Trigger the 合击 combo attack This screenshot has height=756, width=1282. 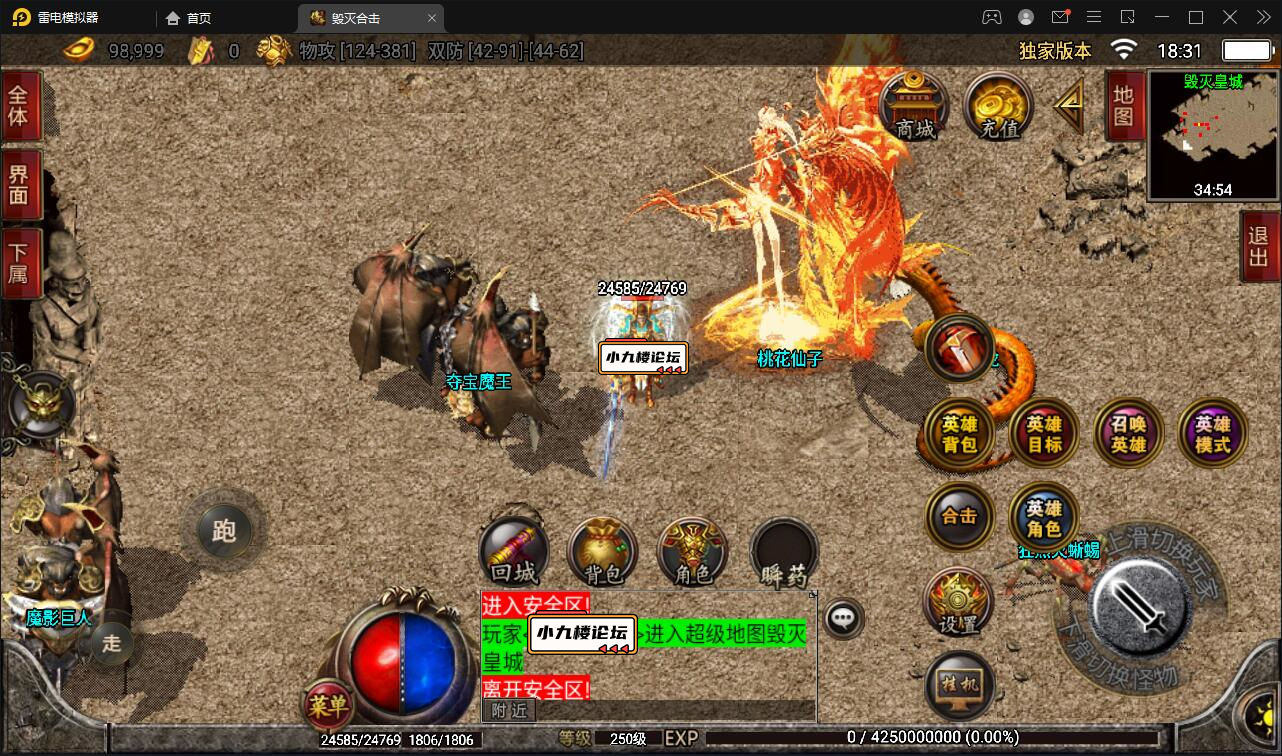tap(959, 517)
